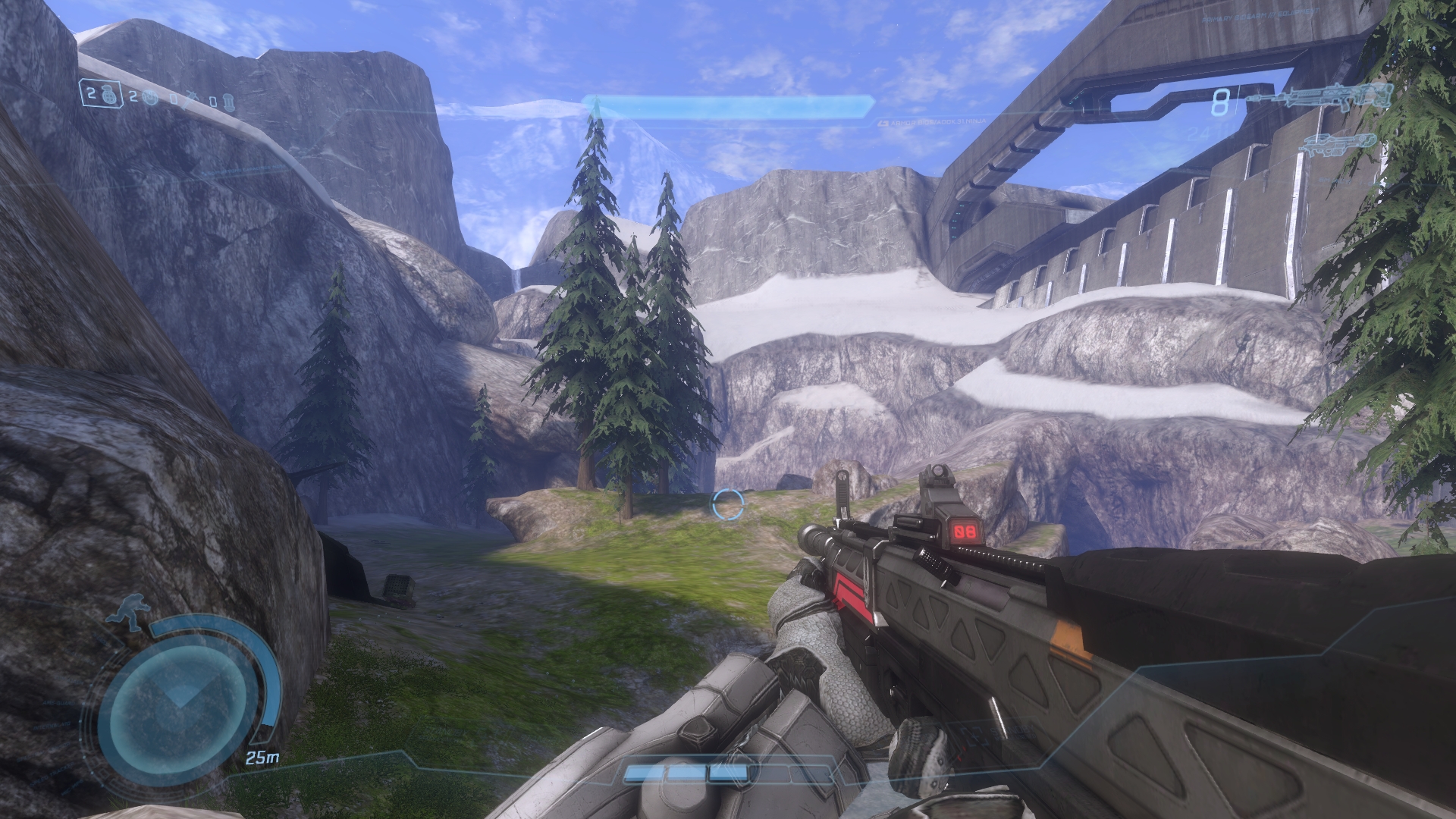Select the frag grenade icon
The height and width of the screenshot is (819, 1456).
[x=109, y=96]
